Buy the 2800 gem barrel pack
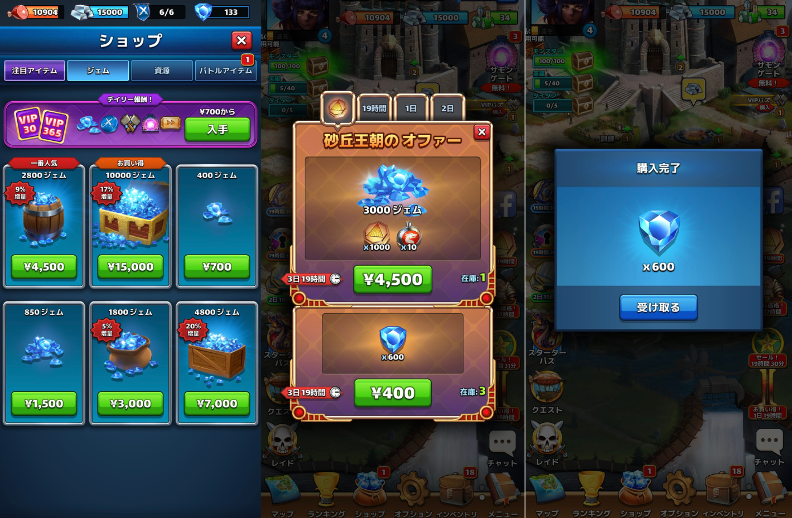Image resolution: width=792 pixels, height=518 pixels. click(44, 267)
